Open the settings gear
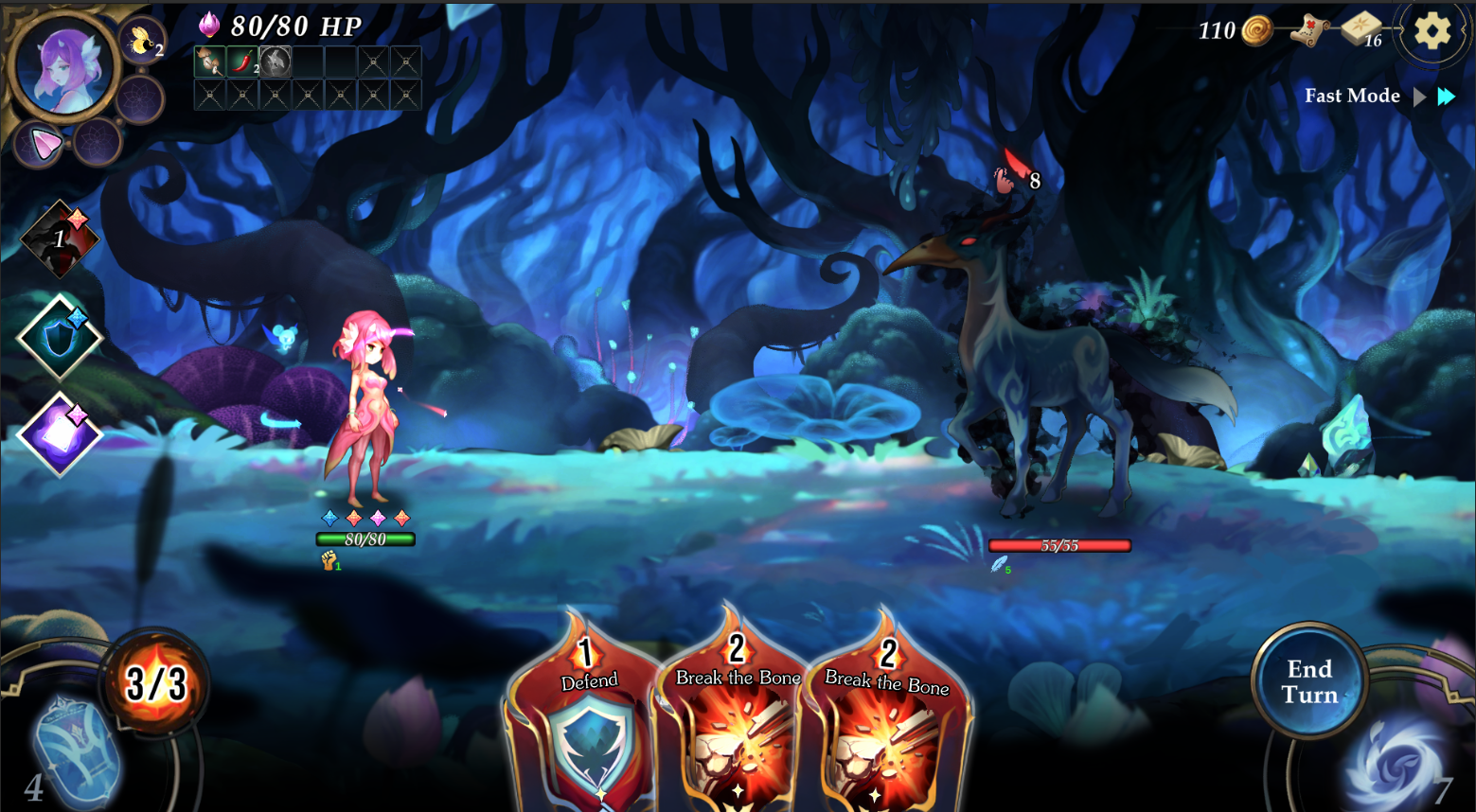The width and height of the screenshot is (1476, 812). coord(1432,30)
